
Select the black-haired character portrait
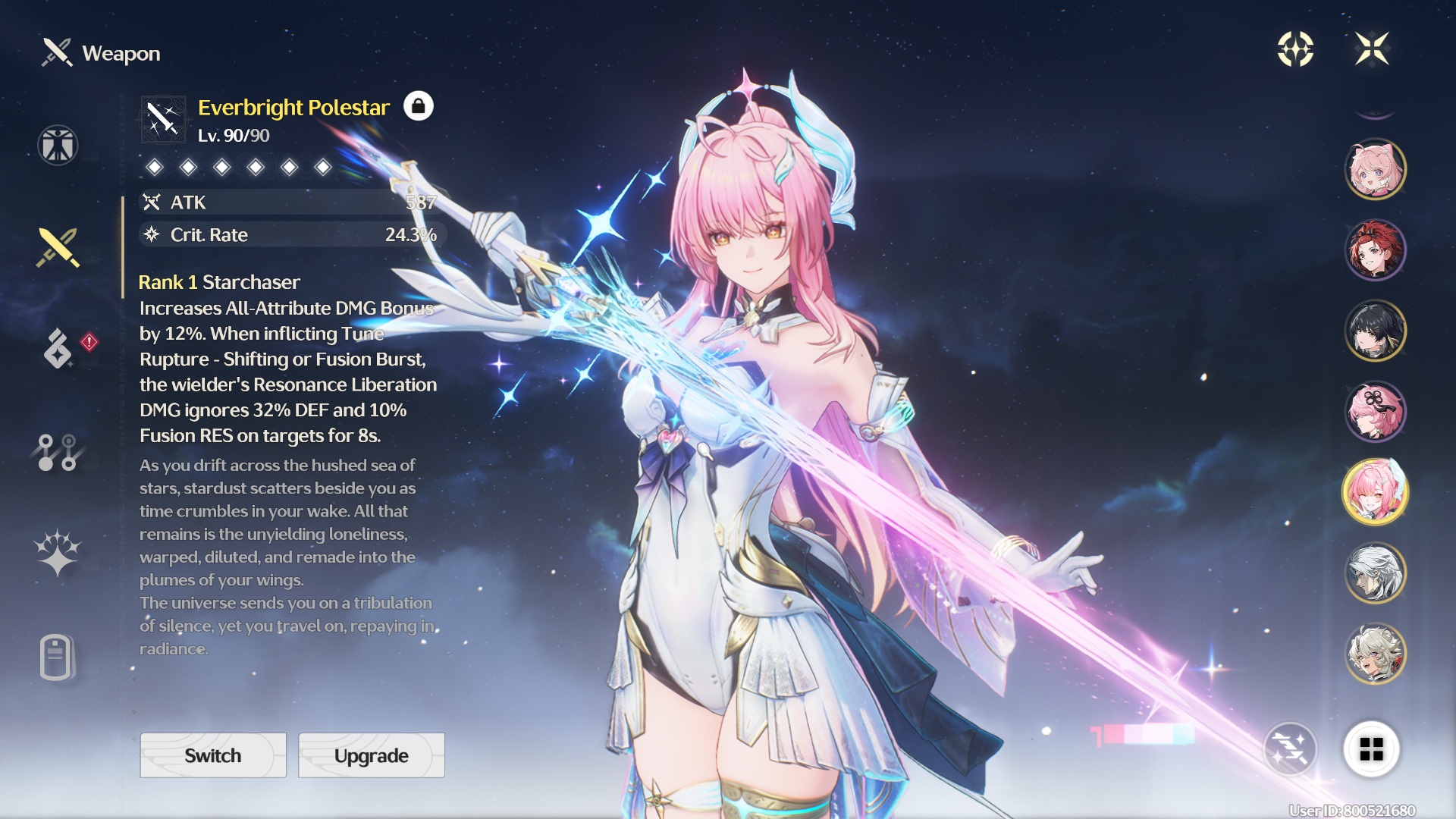[x=1375, y=331]
